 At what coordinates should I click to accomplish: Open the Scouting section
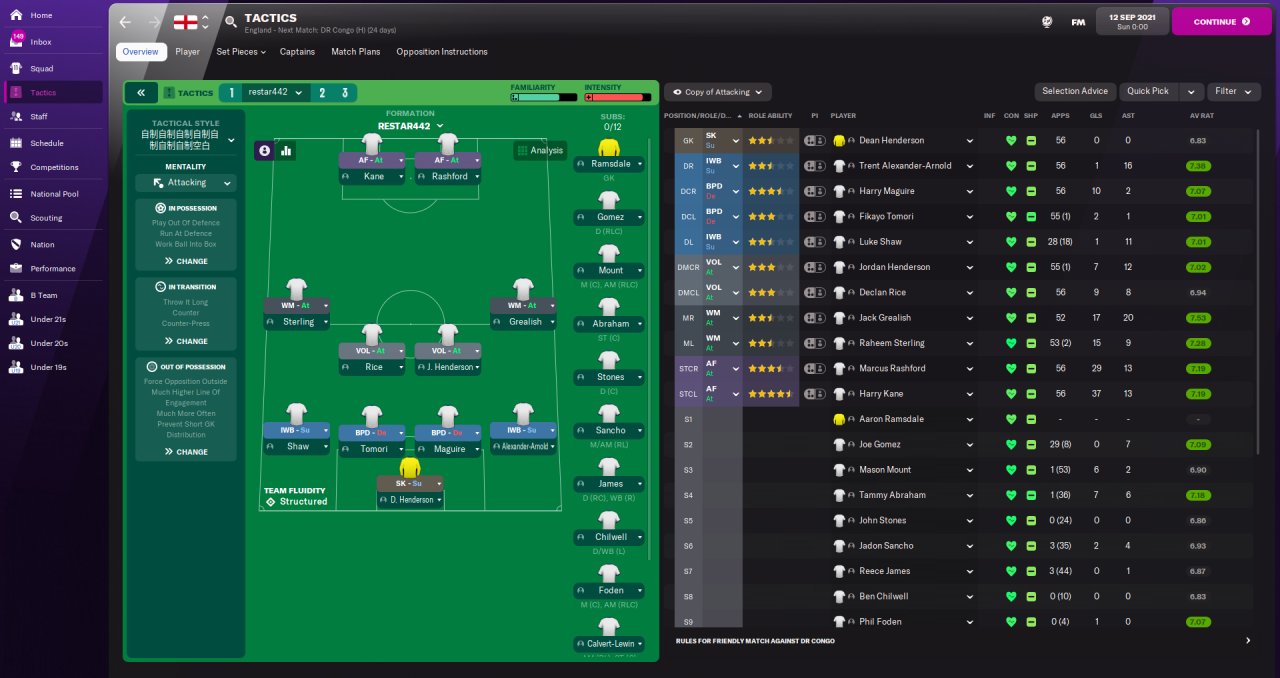(x=46, y=217)
